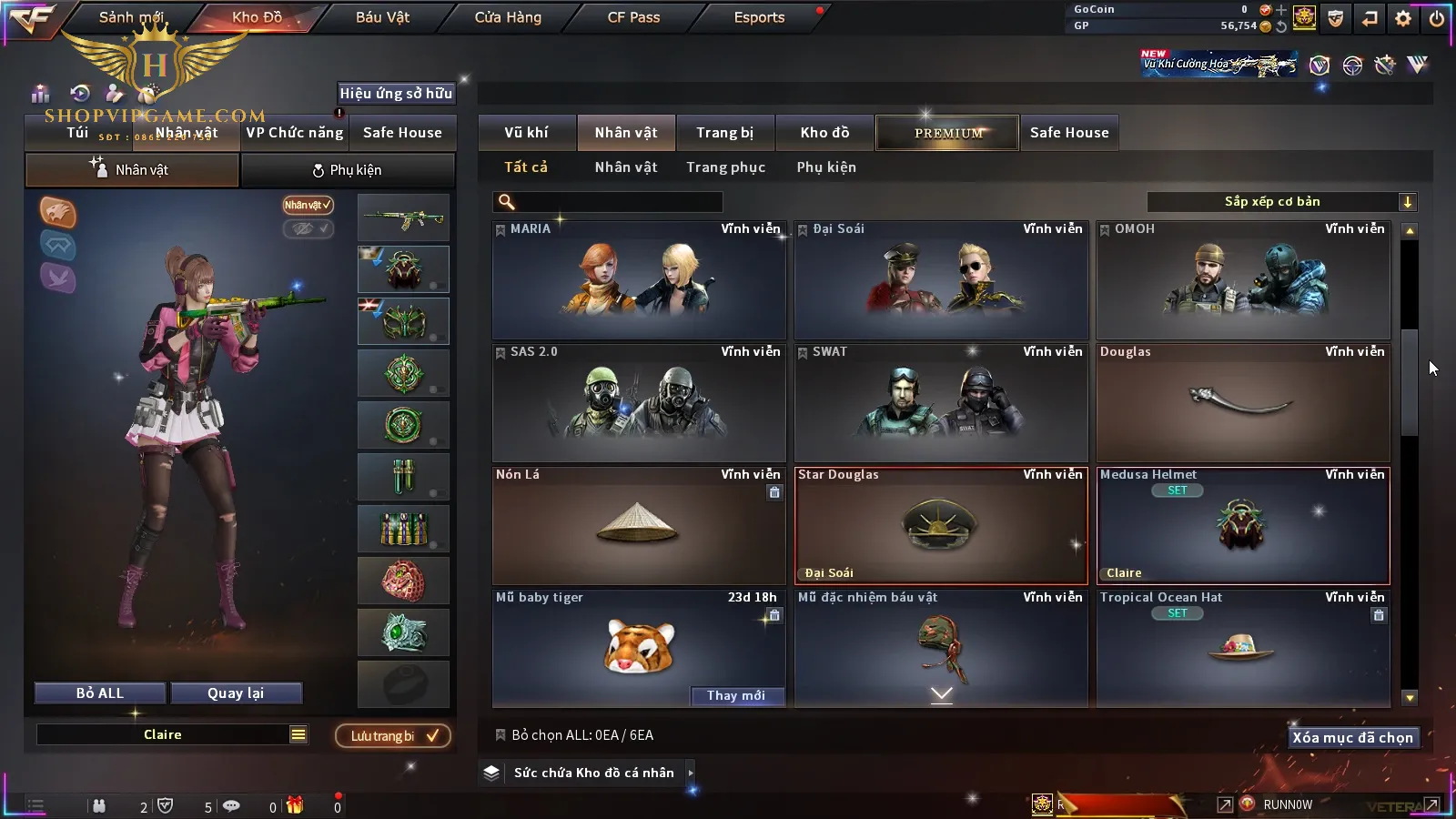Choose the MARIA character card
The height and width of the screenshot is (819, 1456).
[x=639, y=280]
